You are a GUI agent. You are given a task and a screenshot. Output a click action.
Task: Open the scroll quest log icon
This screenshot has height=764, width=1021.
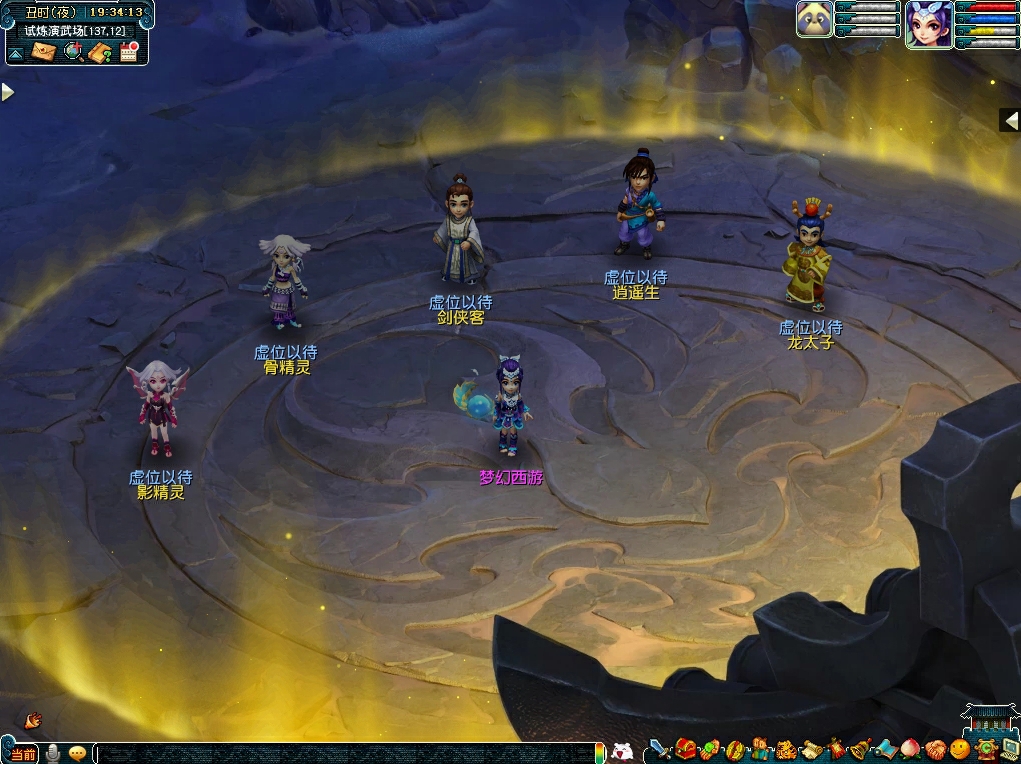pyautogui.click(x=810, y=750)
